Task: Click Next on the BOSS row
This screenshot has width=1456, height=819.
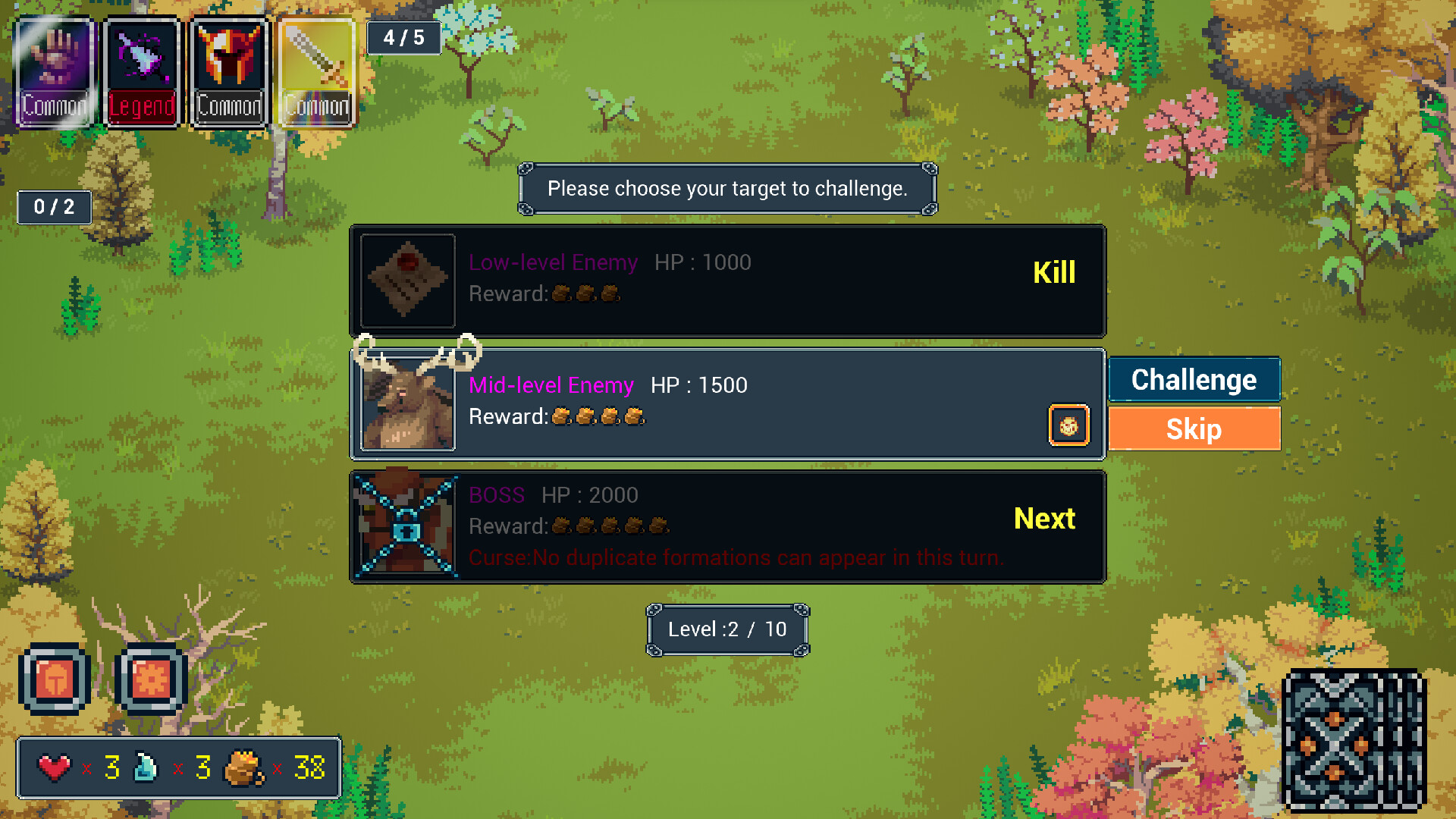Action: [x=1045, y=519]
